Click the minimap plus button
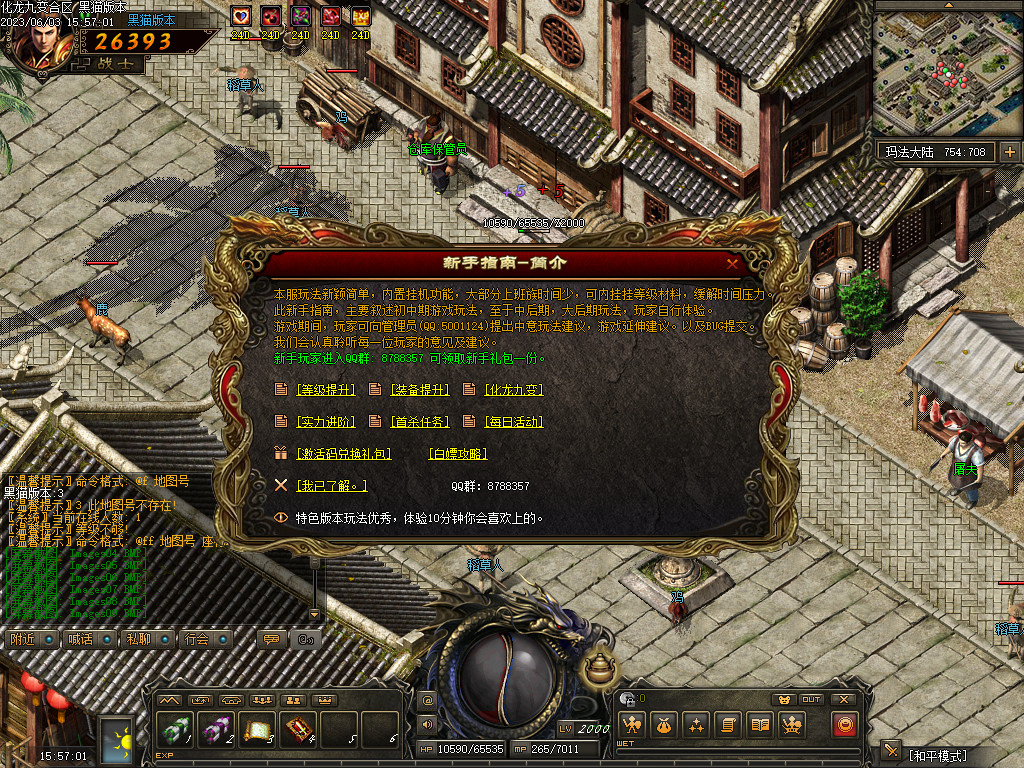The image size is (1024, 768). 1009,152
